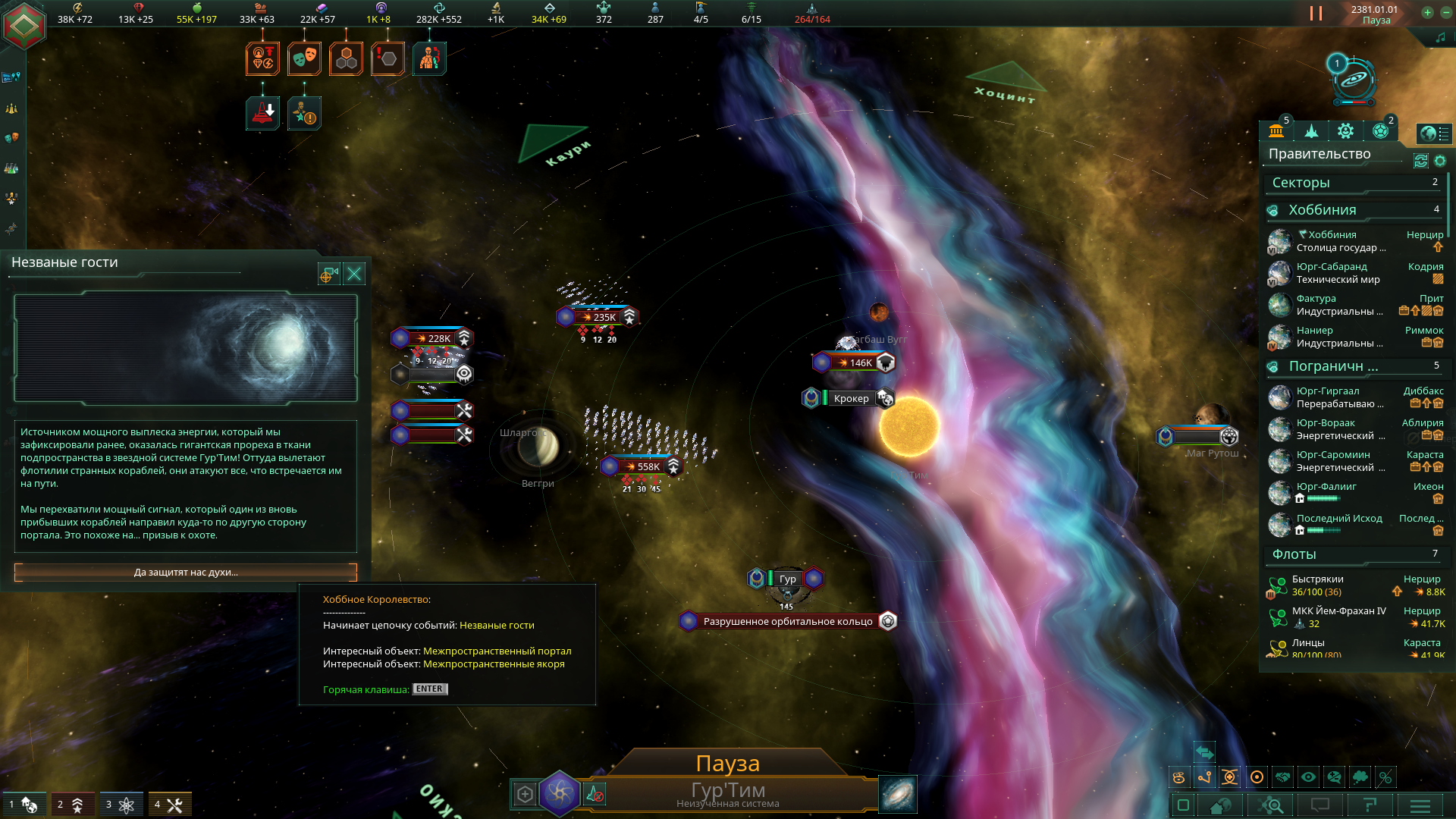This screenshot has width=1456, height=819.
Task: Toggle the pause button near the date
Action: point(1316,14)
